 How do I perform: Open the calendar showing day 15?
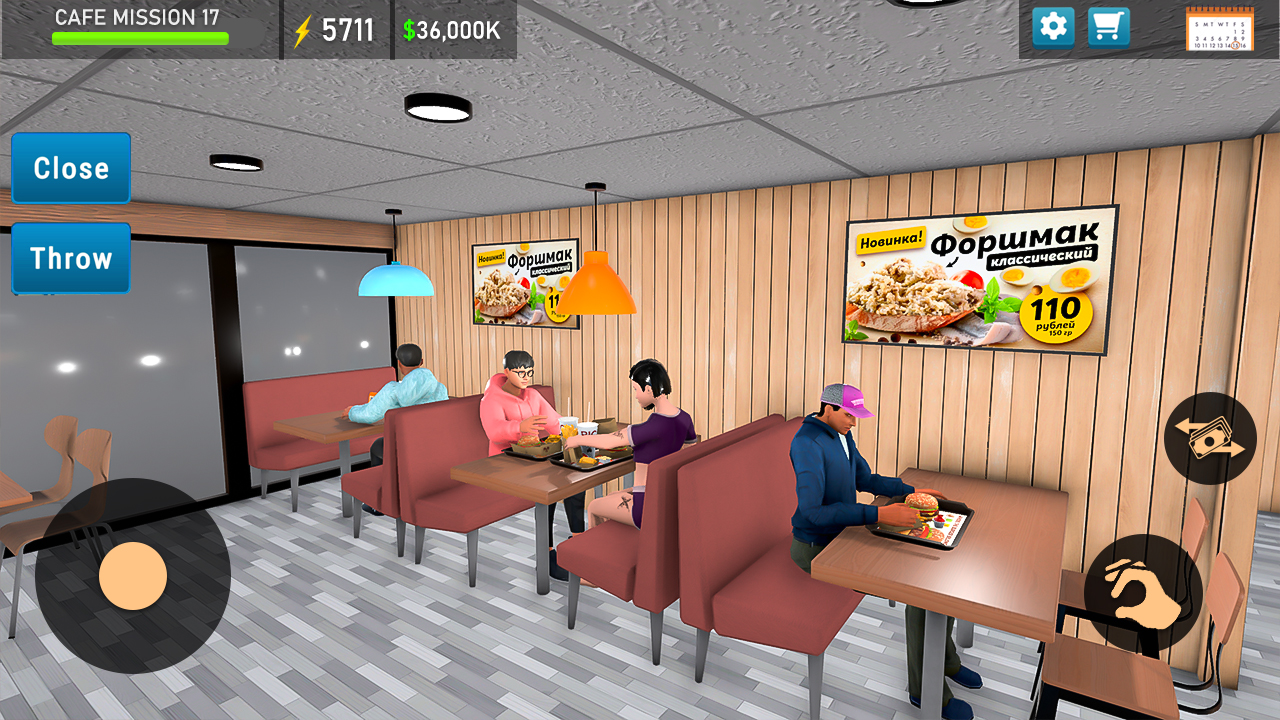pyautogui.click(x=1220, y=30)
